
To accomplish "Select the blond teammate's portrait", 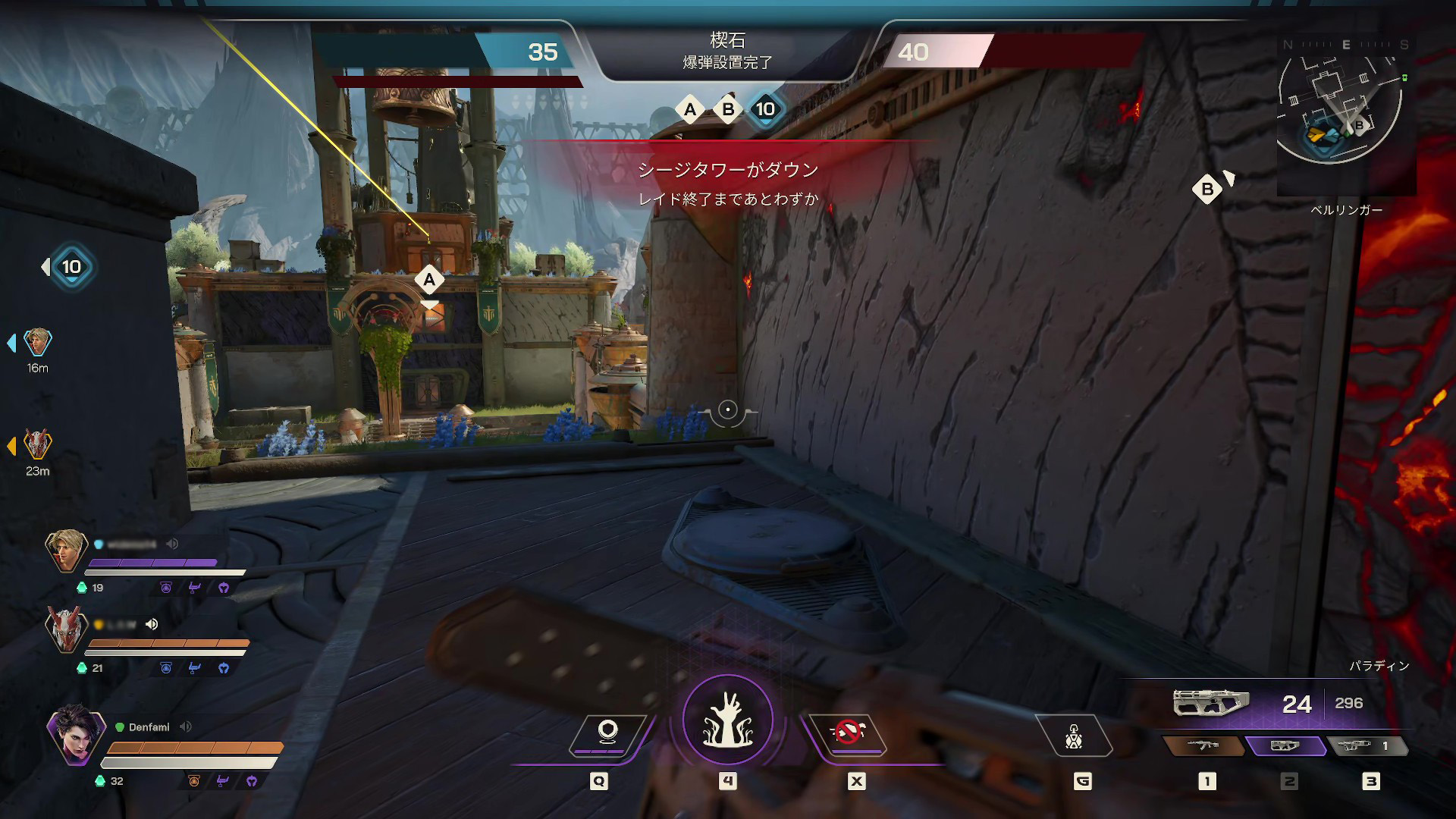I will 65,550.
